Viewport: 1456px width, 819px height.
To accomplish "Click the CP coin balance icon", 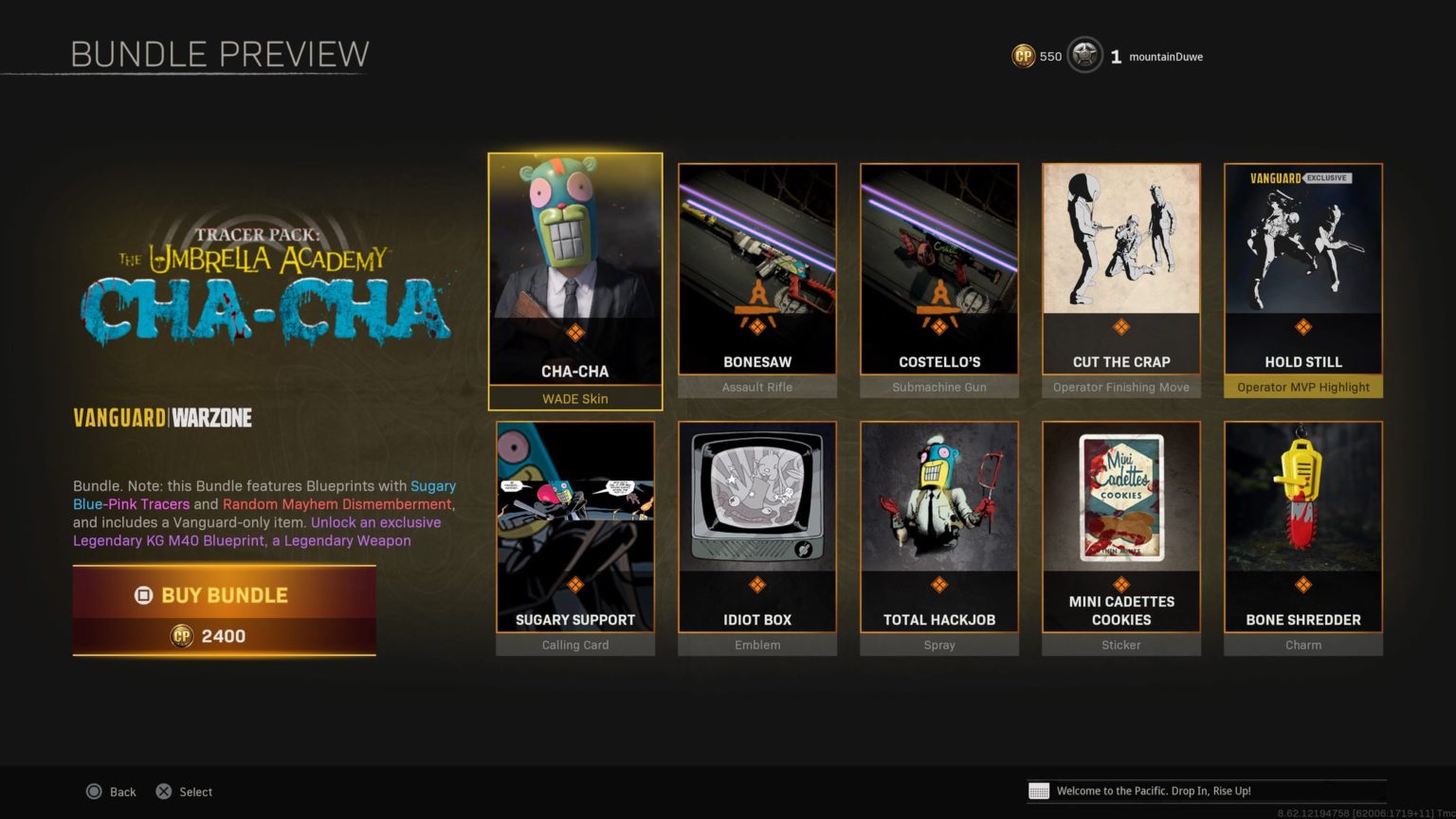I will (x=1023, y=56).
